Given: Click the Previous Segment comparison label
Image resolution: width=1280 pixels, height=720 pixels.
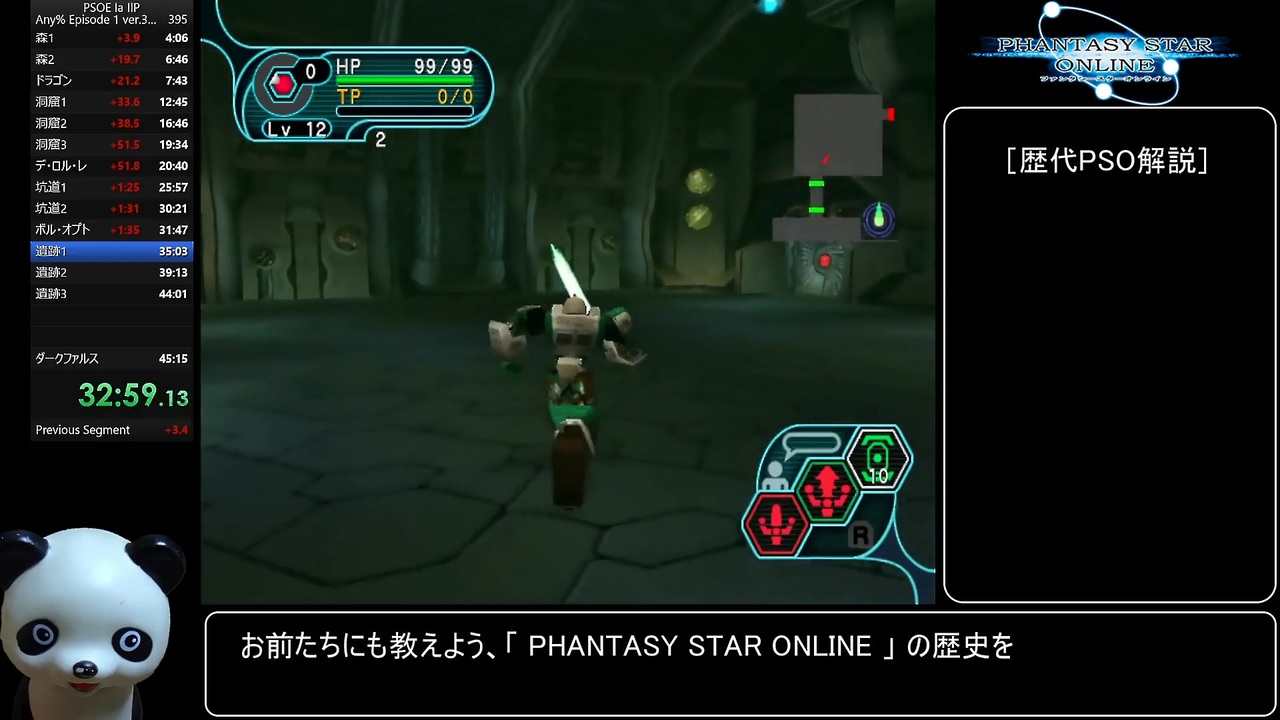Looking at the screenshot, I should (83, 429).
